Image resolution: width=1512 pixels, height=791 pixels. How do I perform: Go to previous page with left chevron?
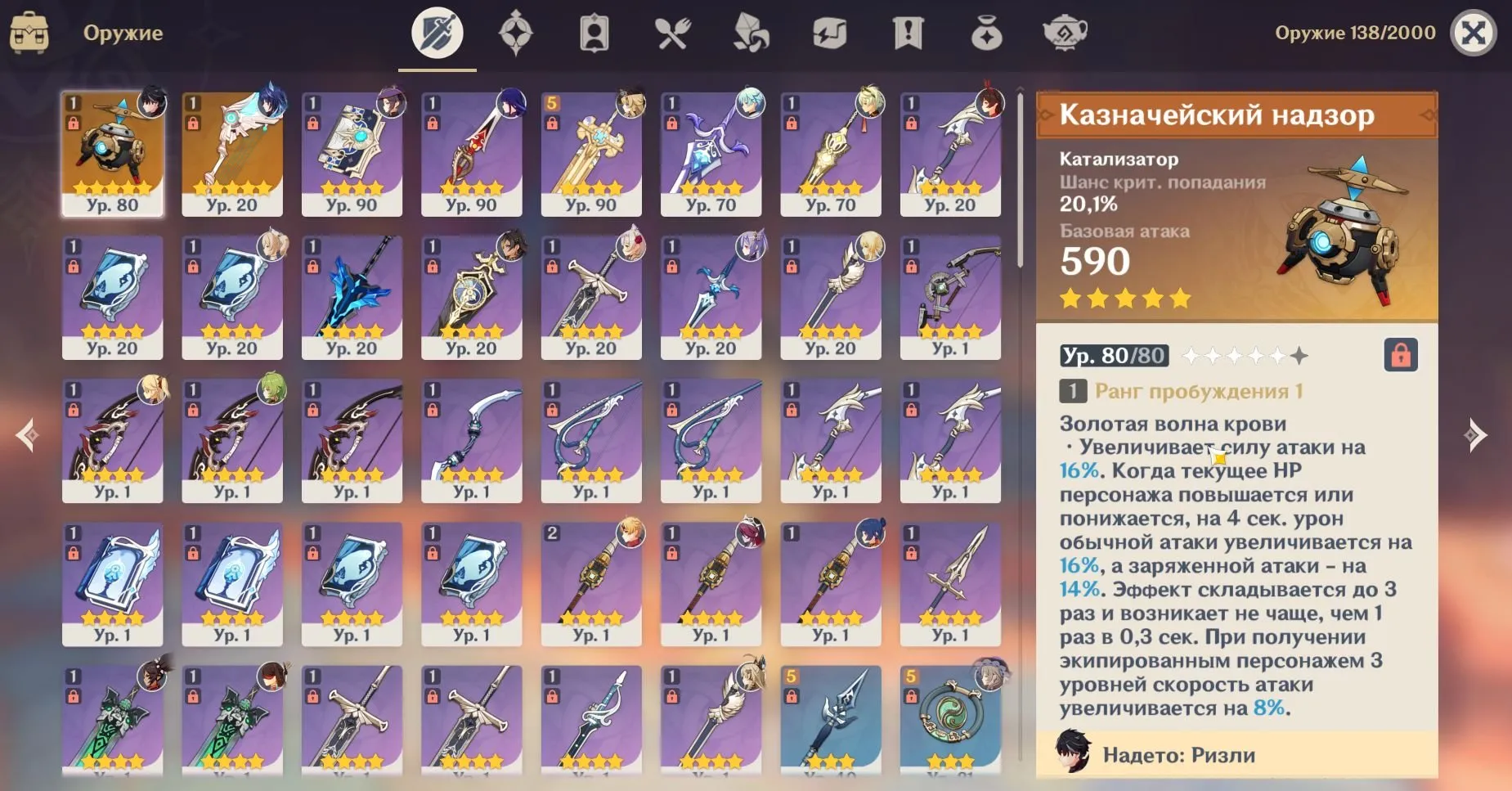(x=25, y=434)
